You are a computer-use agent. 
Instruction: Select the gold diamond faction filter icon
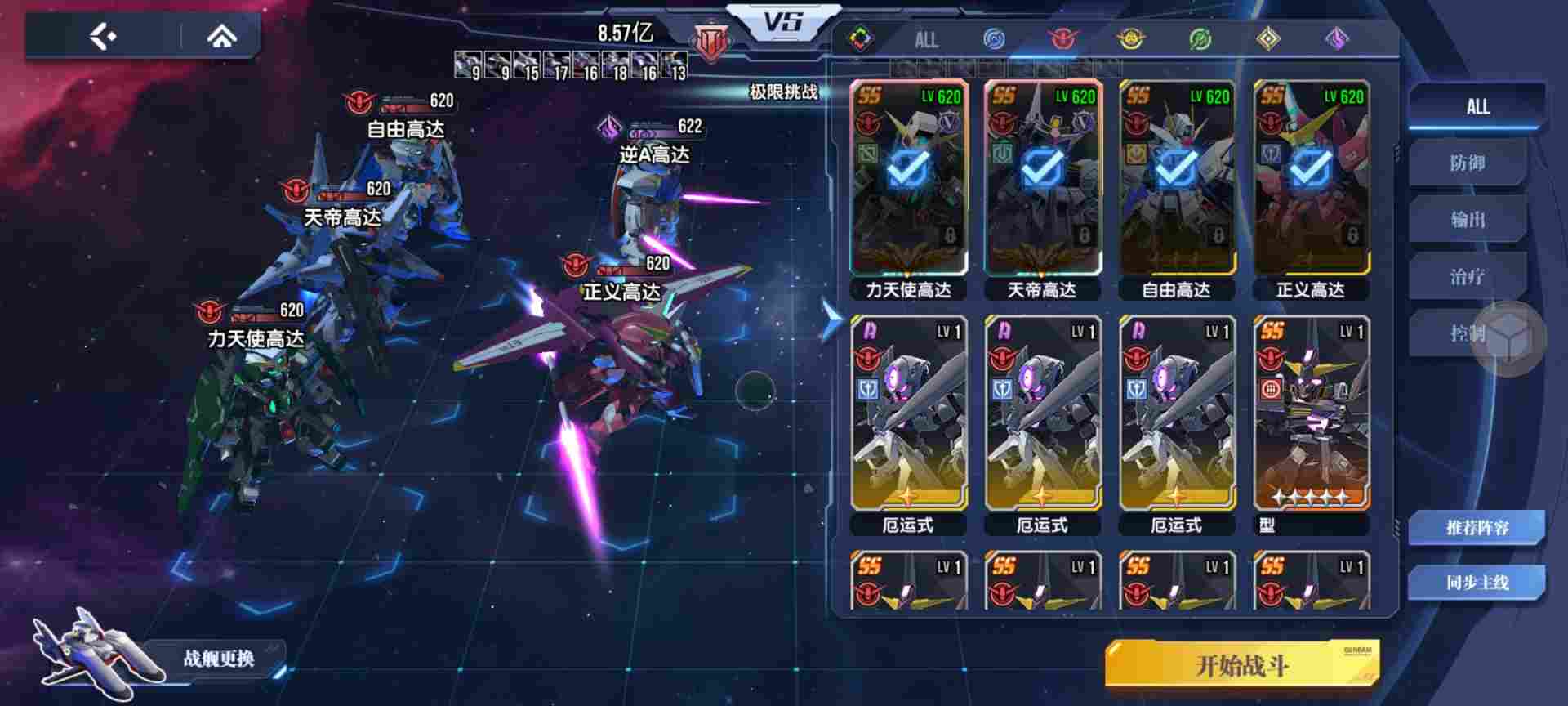tap(1267, 38)
